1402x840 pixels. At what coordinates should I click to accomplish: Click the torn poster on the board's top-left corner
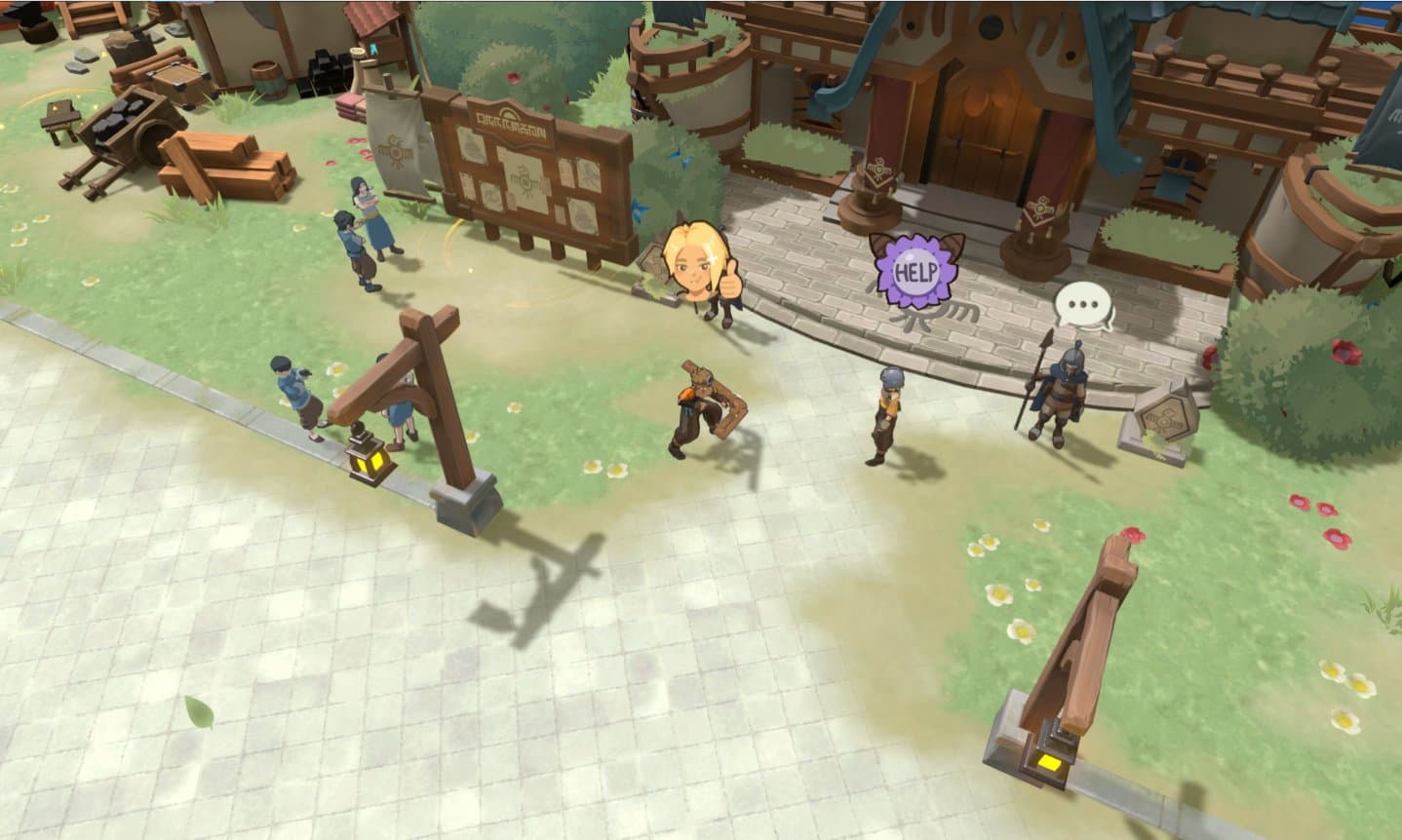click(473, 144)
